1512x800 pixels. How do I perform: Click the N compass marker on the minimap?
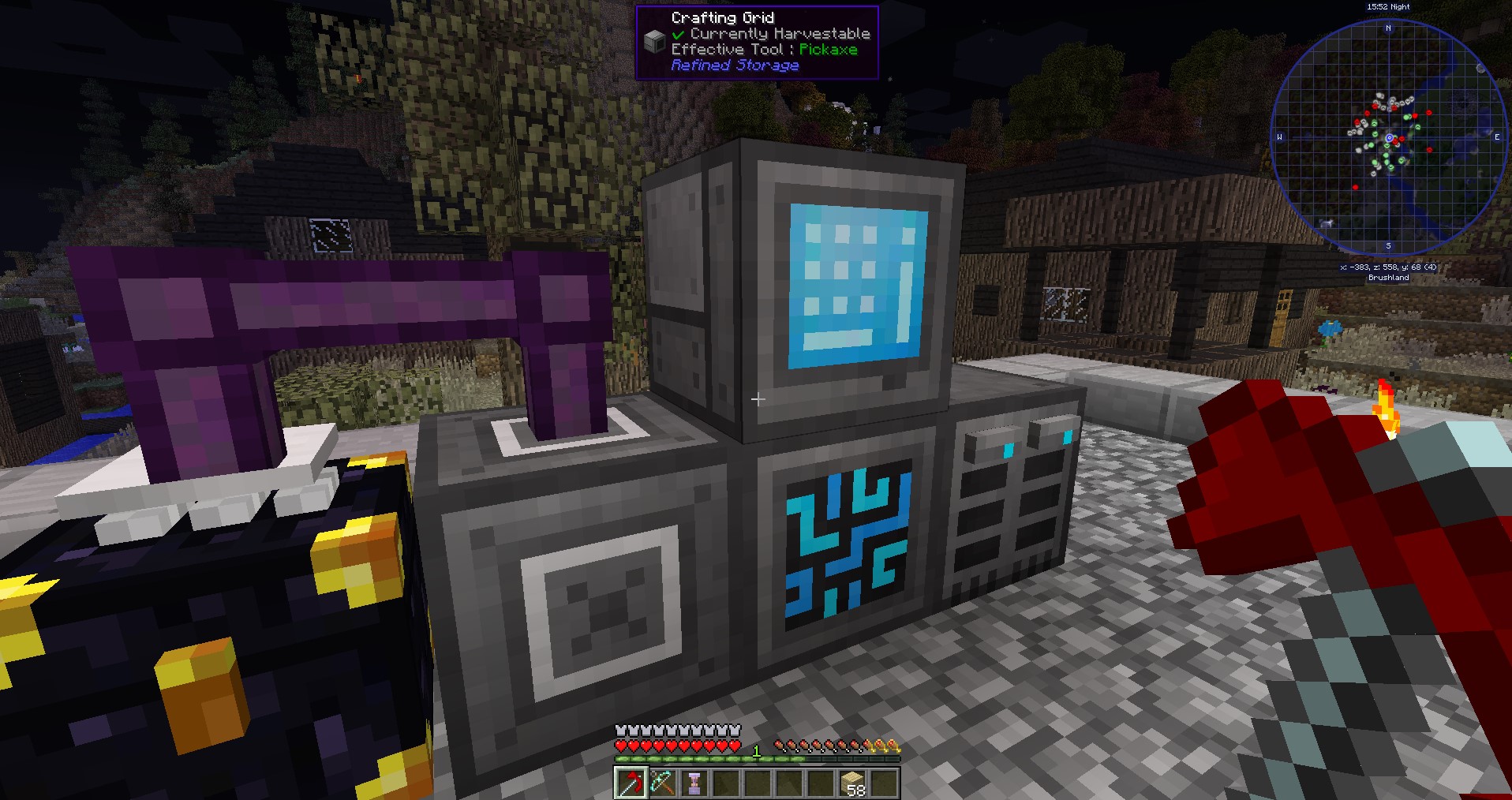[1388, 28]
